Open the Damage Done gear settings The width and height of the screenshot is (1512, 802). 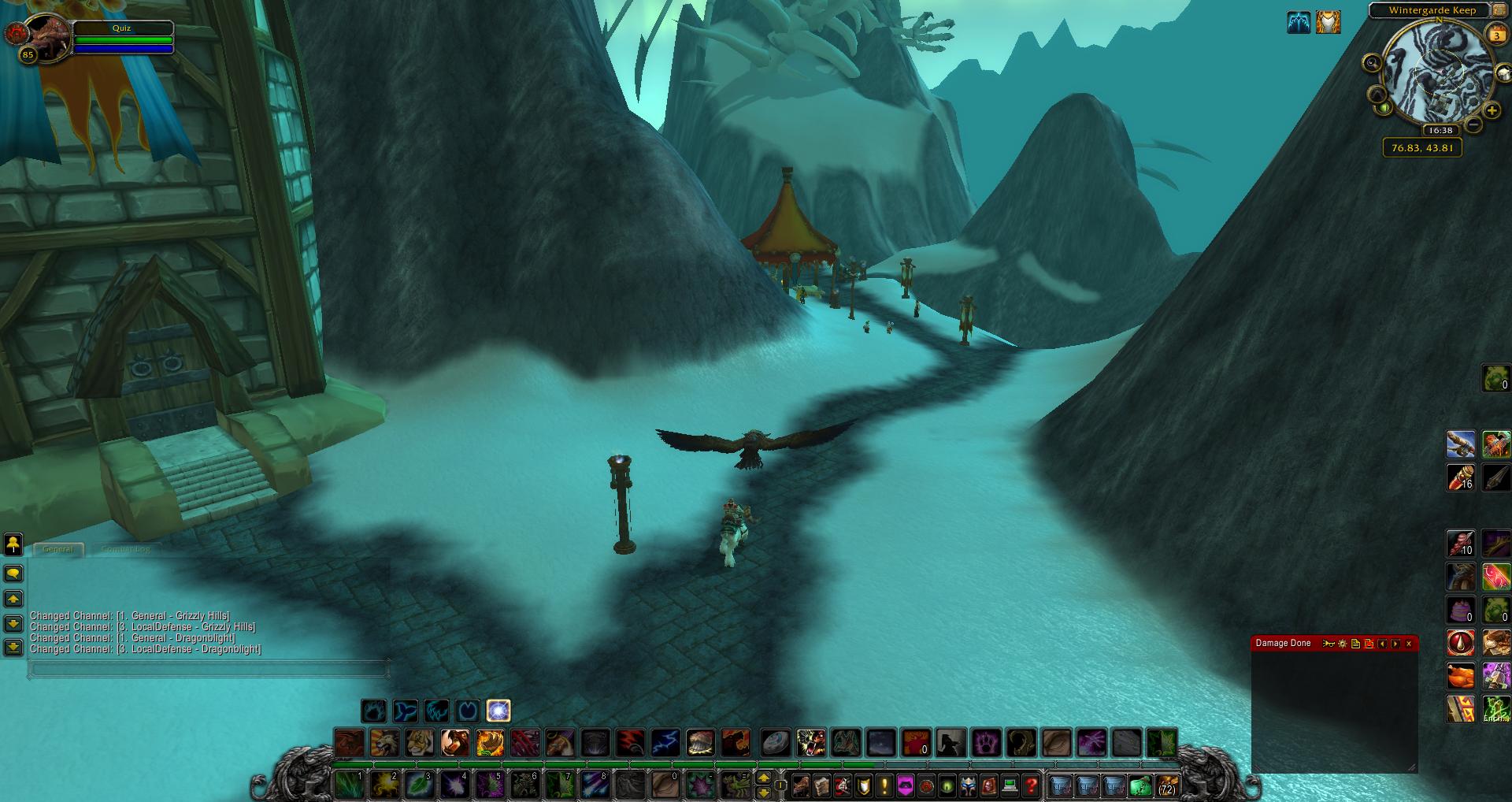pos(1343,644)
